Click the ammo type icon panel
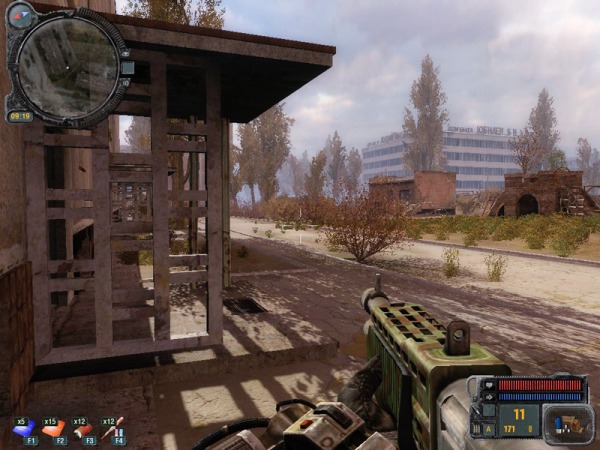This screenshot has height=450, width=600. [x=567, y=423]
